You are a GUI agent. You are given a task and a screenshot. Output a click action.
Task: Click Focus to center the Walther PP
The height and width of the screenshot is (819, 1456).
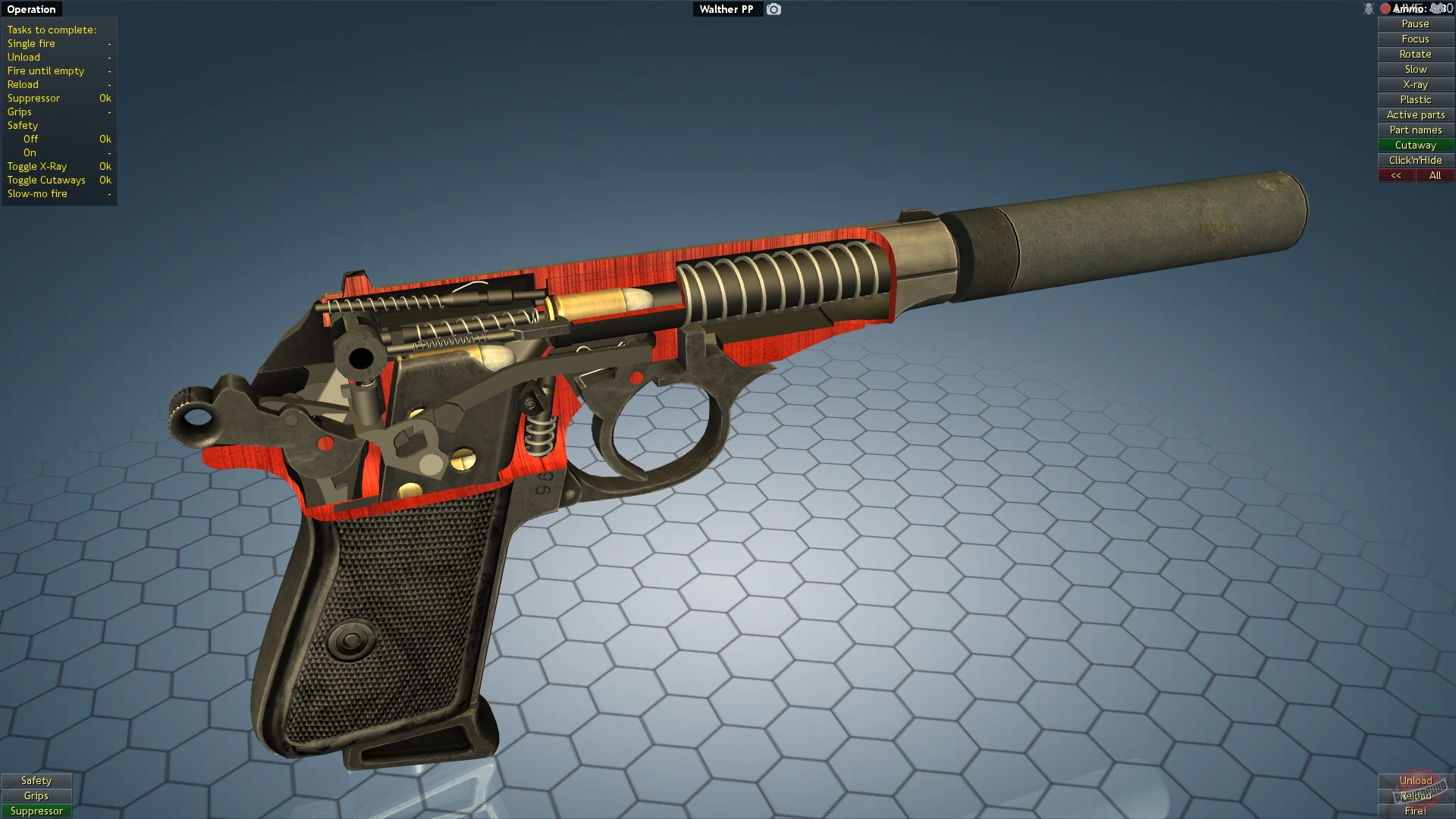[1414, 39]
